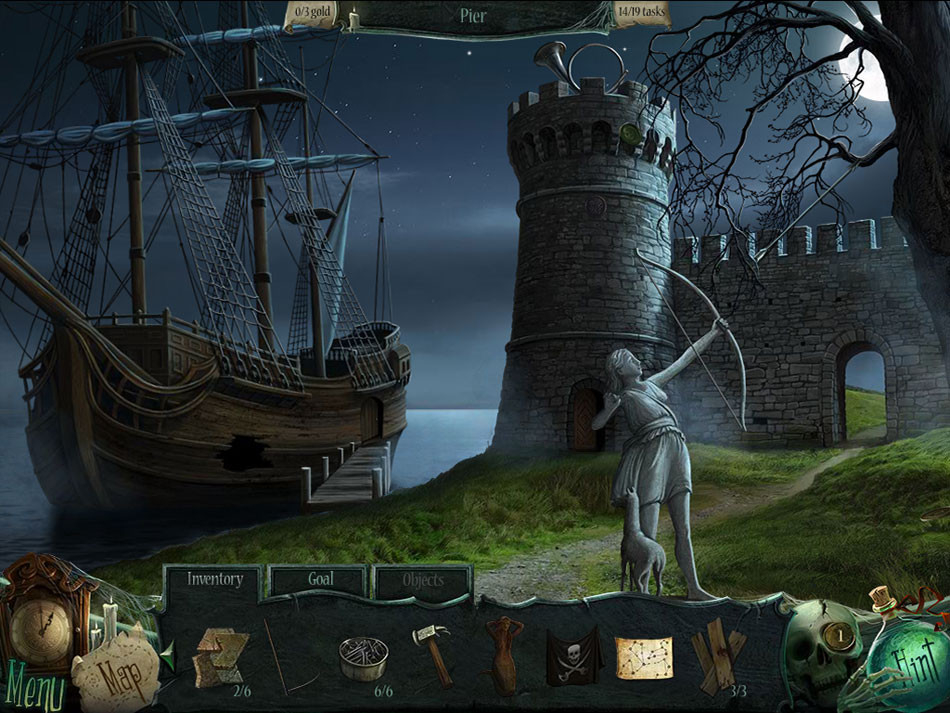Select the torn paper pieces item
Viewport: 950px width, 713px height.
[220, 656]
